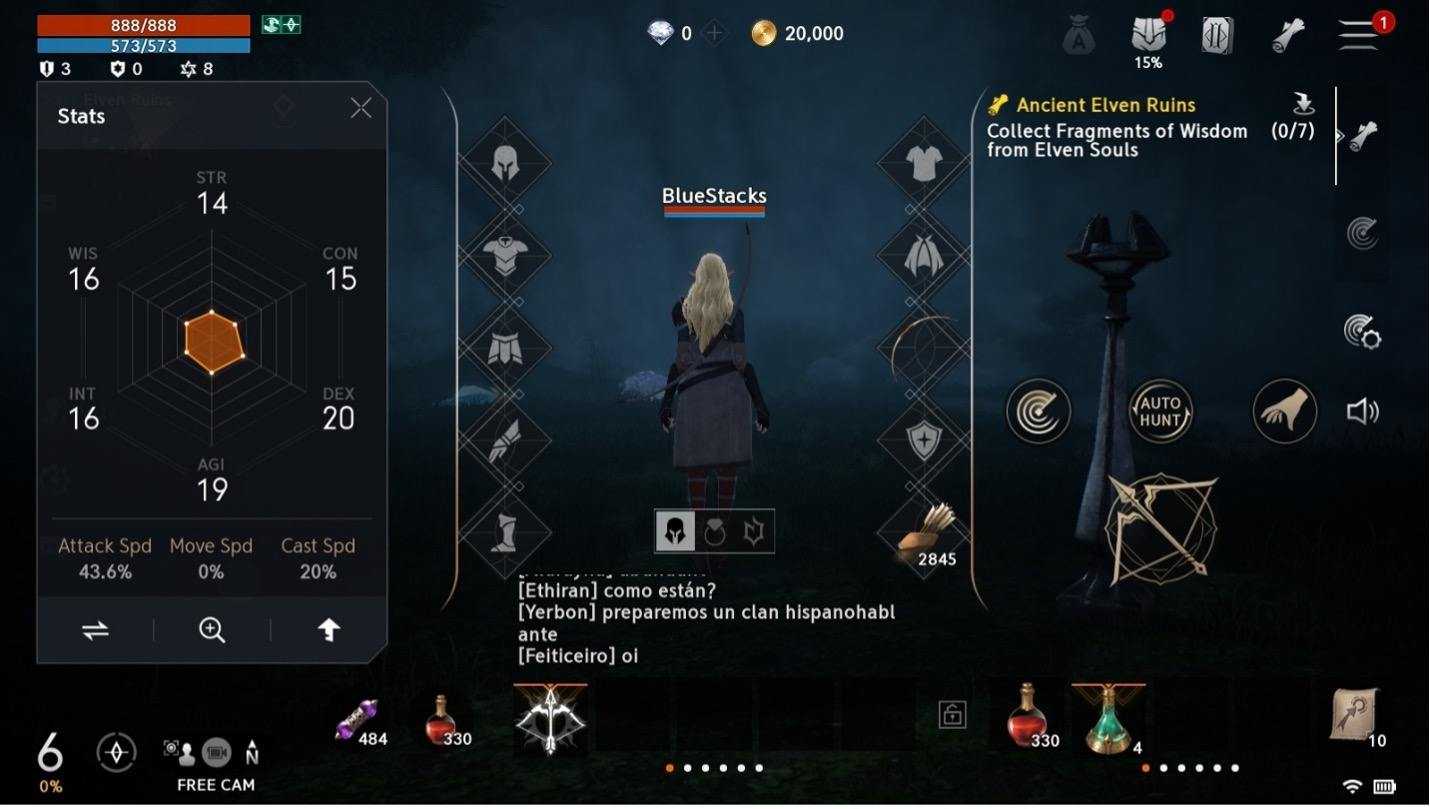Select the arrows quiver slot with 2845

pyautogui.click(x=925, y=531)
